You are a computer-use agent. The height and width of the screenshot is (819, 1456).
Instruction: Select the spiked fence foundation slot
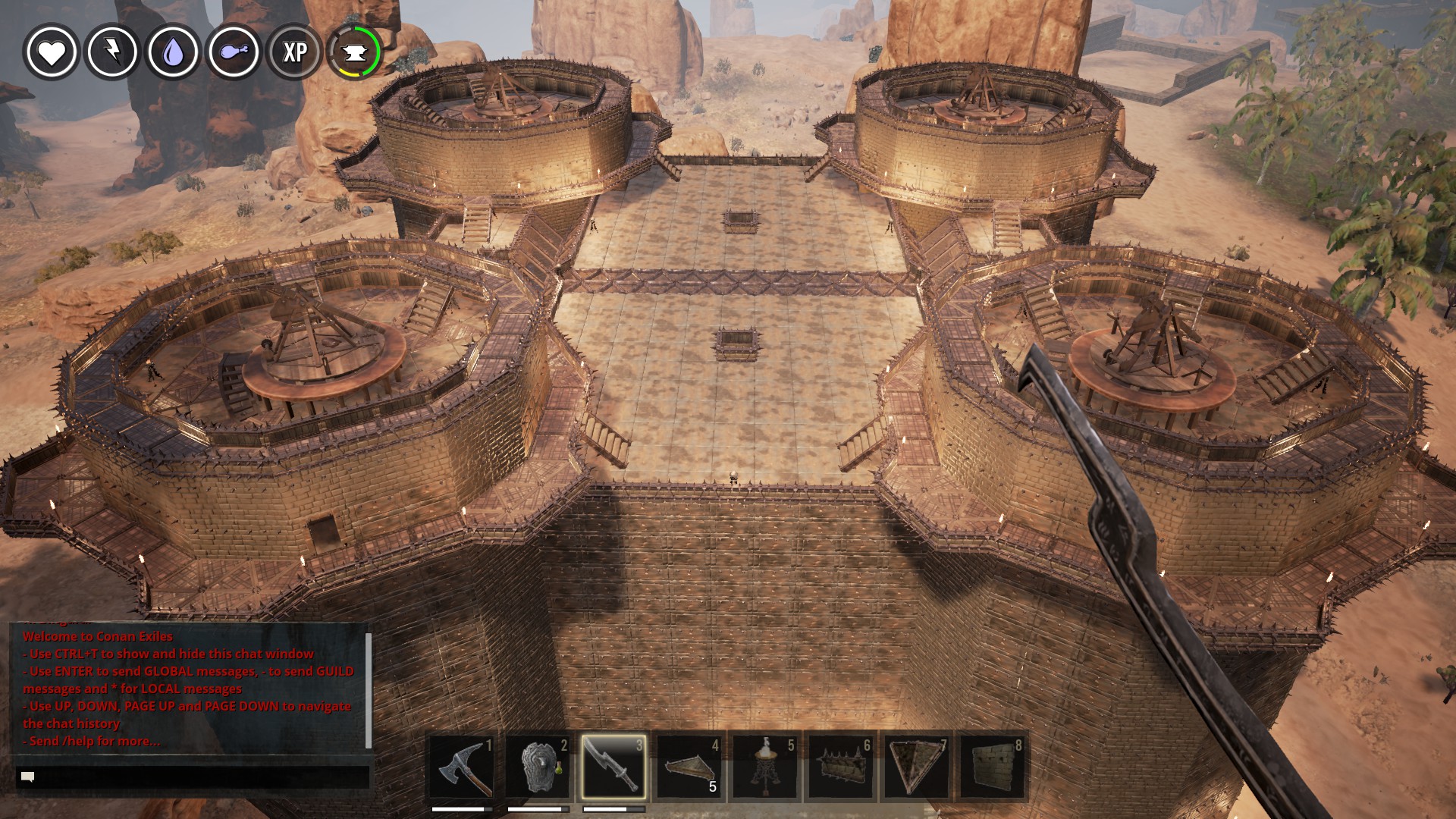pyautogui.click(x=841, y=767)
